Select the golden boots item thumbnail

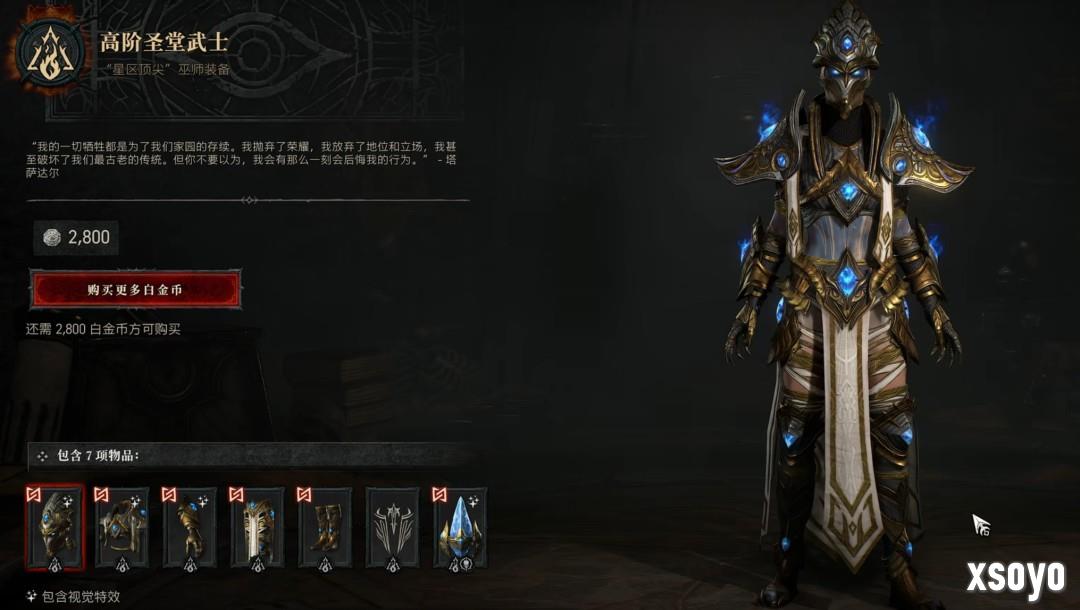coord(325,527)
